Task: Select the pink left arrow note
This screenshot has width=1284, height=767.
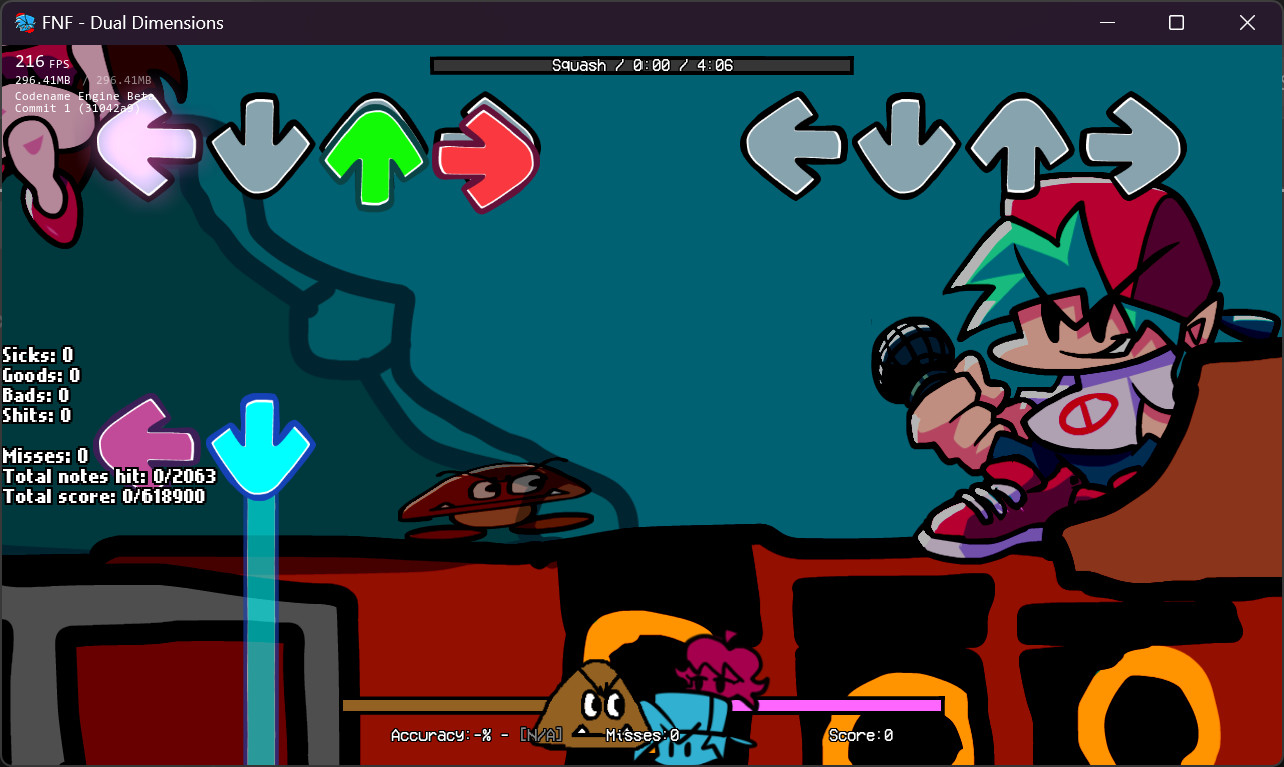Action: click(146, 440)
